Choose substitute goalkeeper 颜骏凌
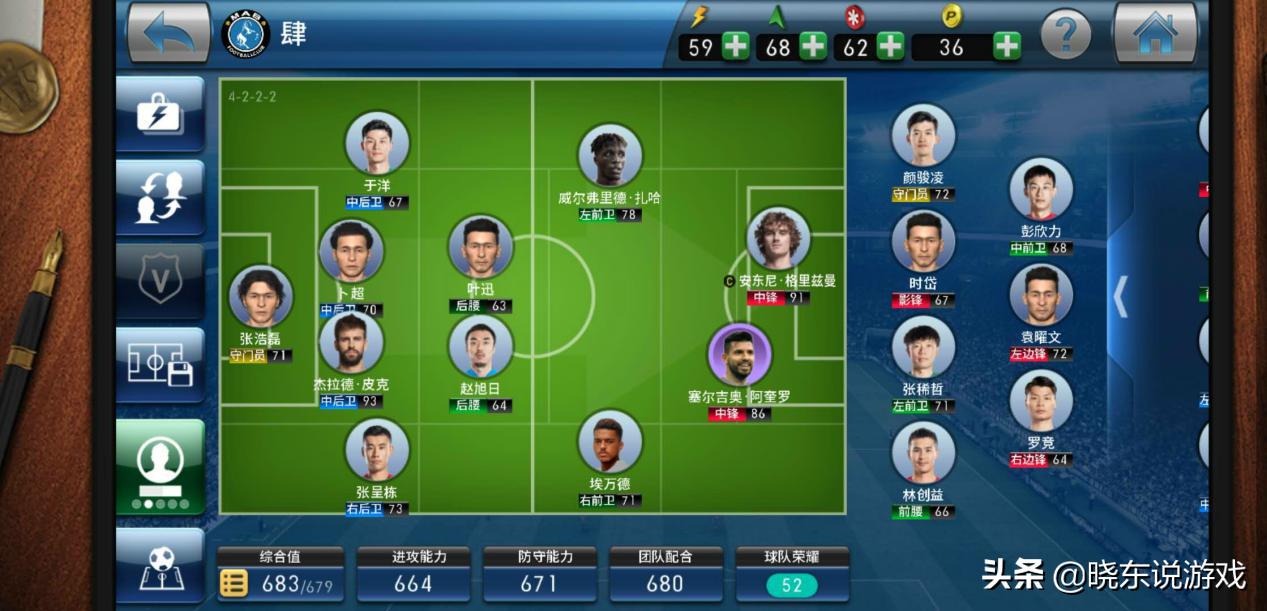The image size is (1267, 611). [x=922, y=137]
